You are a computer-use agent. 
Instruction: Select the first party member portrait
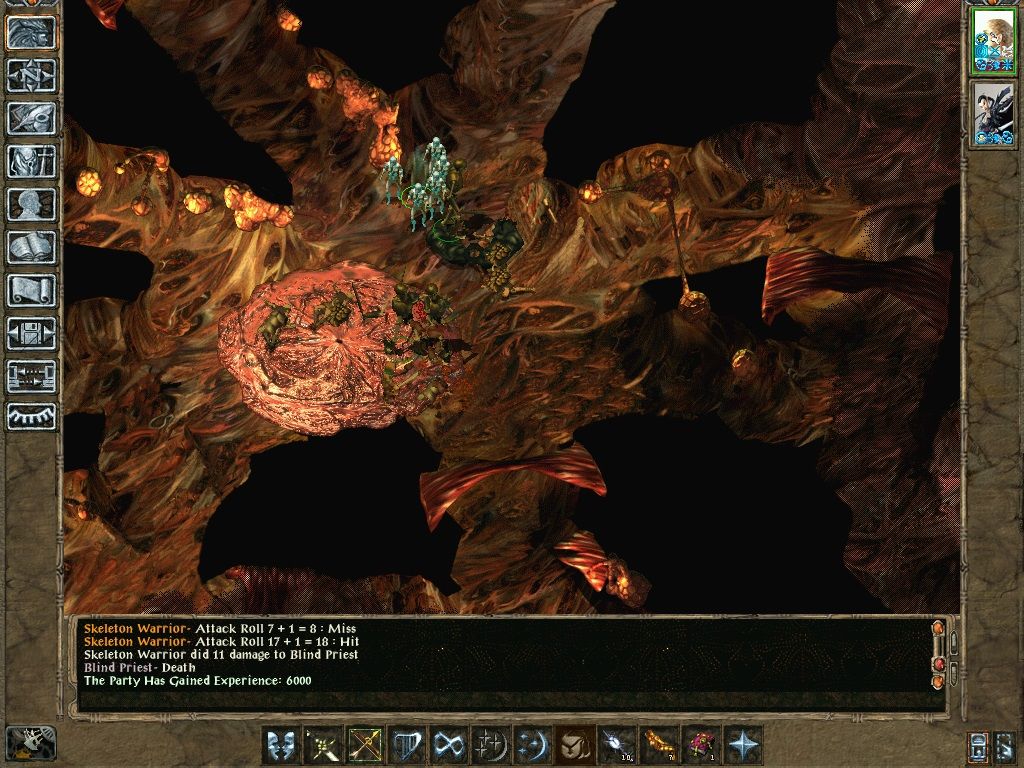point(993,43)
